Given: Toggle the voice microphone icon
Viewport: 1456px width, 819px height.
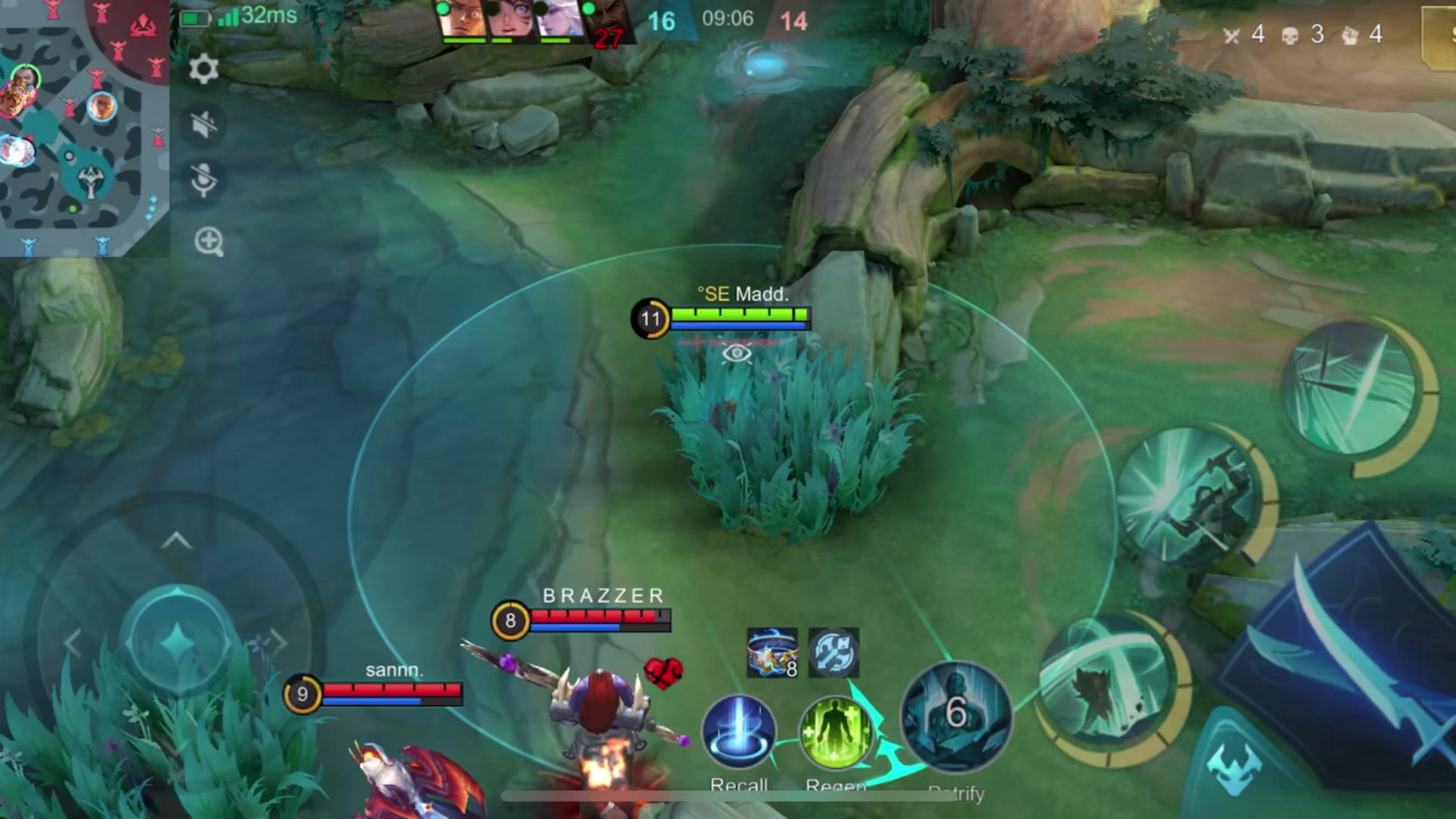Looking at the screenshot, I should [203, 180].
